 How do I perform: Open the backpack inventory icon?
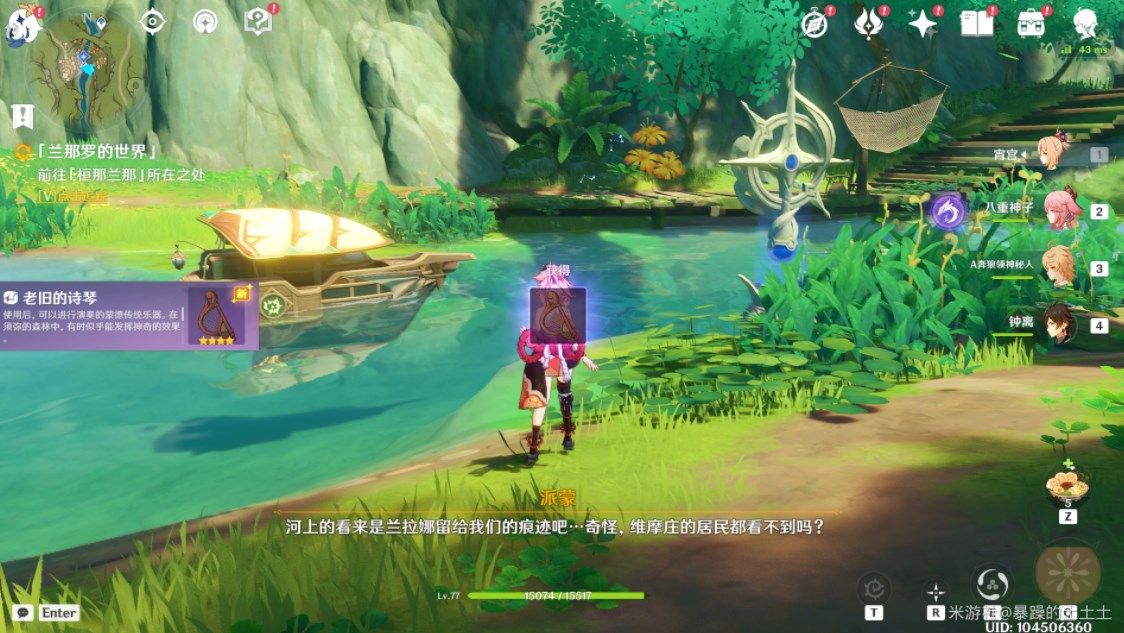click(x=1030, y=23)
